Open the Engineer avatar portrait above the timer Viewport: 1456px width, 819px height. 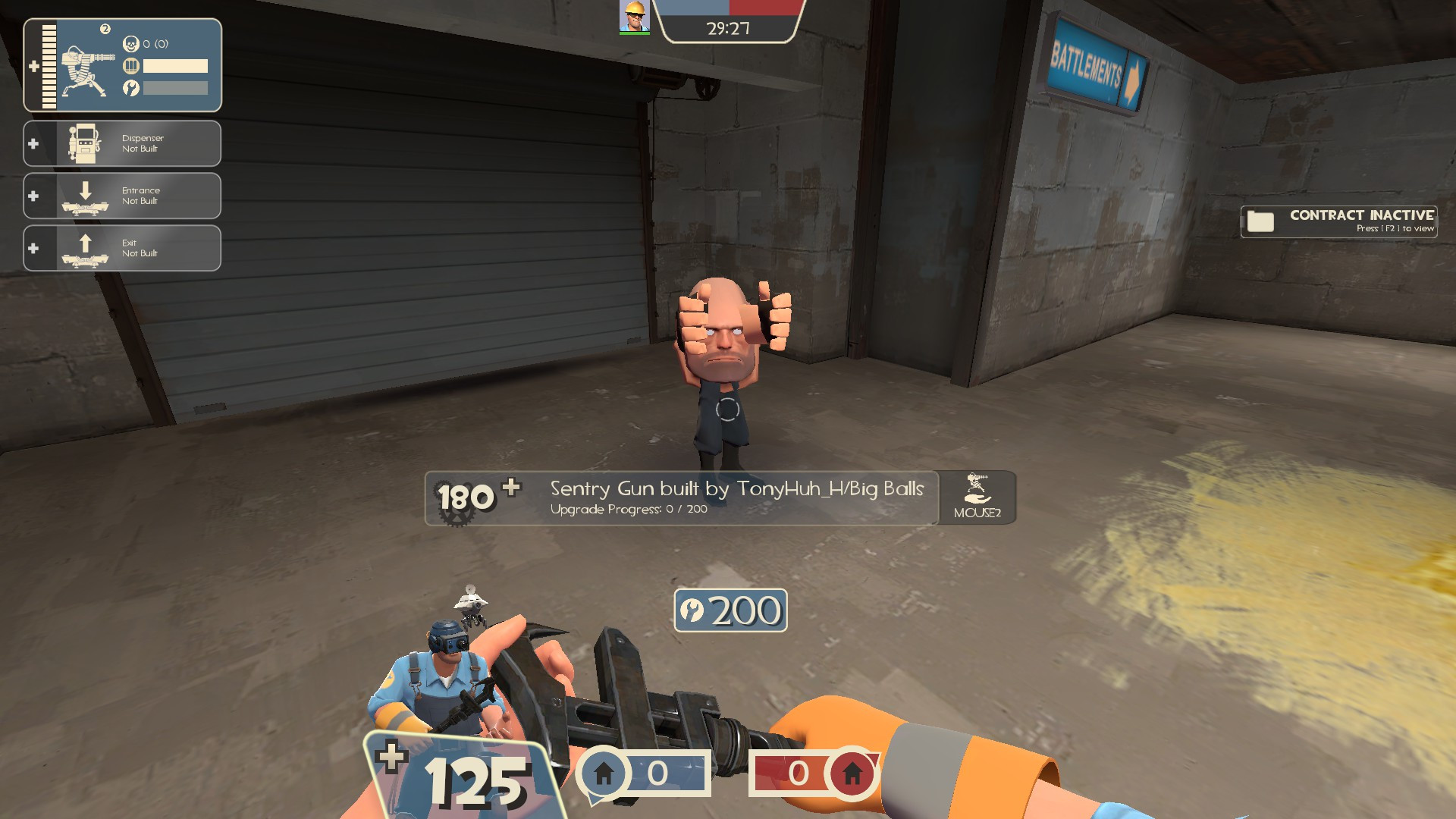pyautogui.click(x=635, y=15)
